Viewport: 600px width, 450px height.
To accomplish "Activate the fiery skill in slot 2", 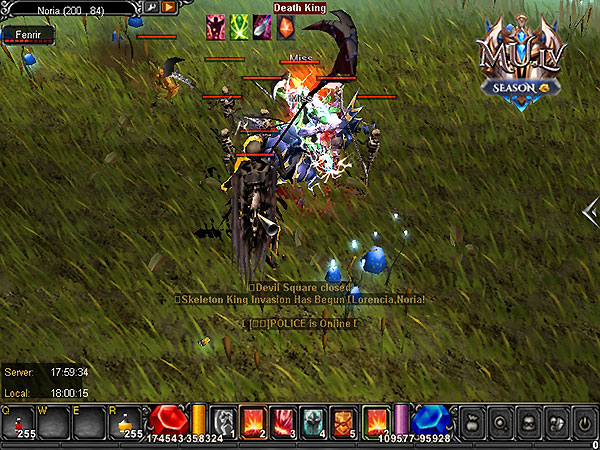I will [254, 421].
